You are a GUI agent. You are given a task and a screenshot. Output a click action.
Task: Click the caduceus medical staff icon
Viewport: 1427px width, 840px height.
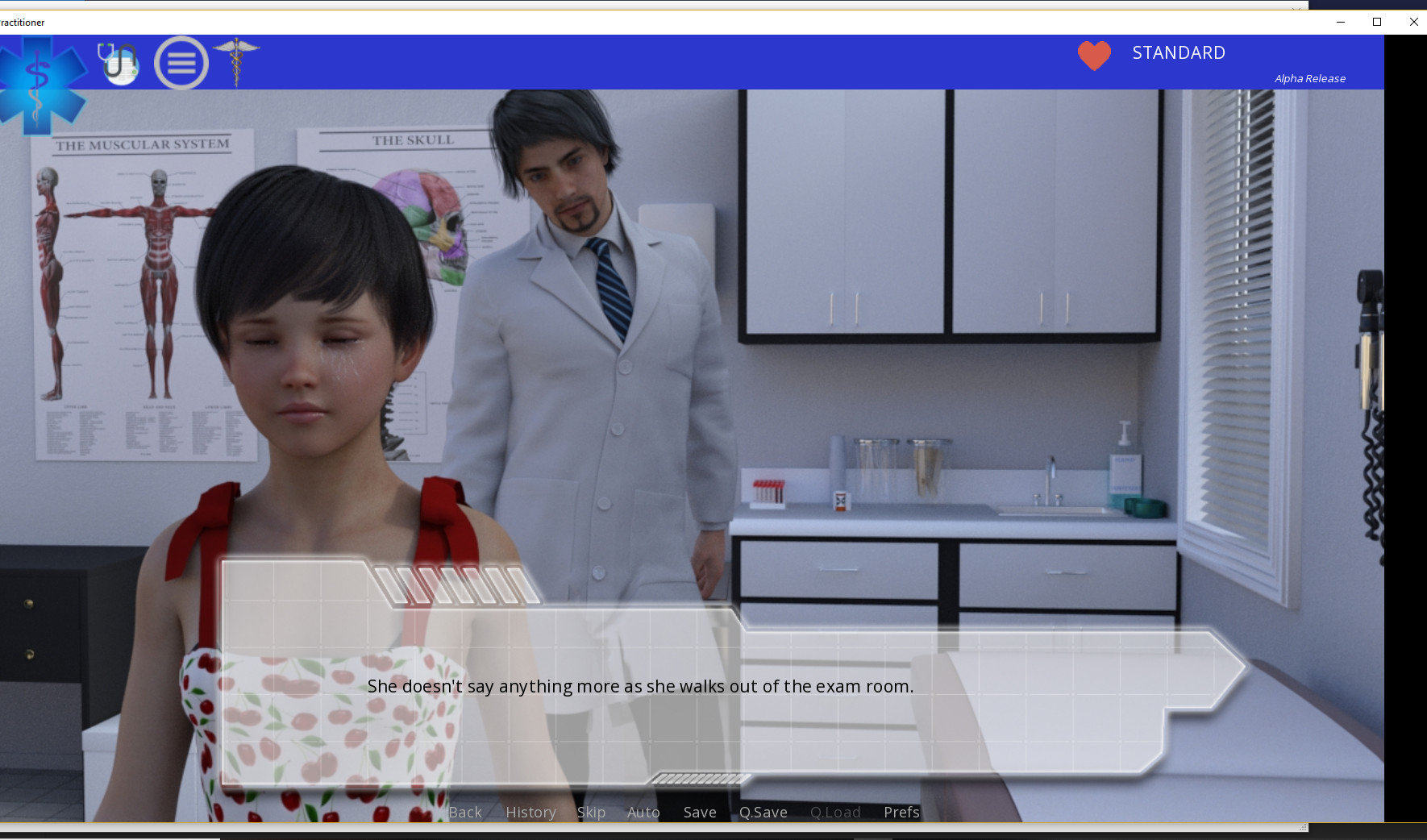[x=236, y=62]
